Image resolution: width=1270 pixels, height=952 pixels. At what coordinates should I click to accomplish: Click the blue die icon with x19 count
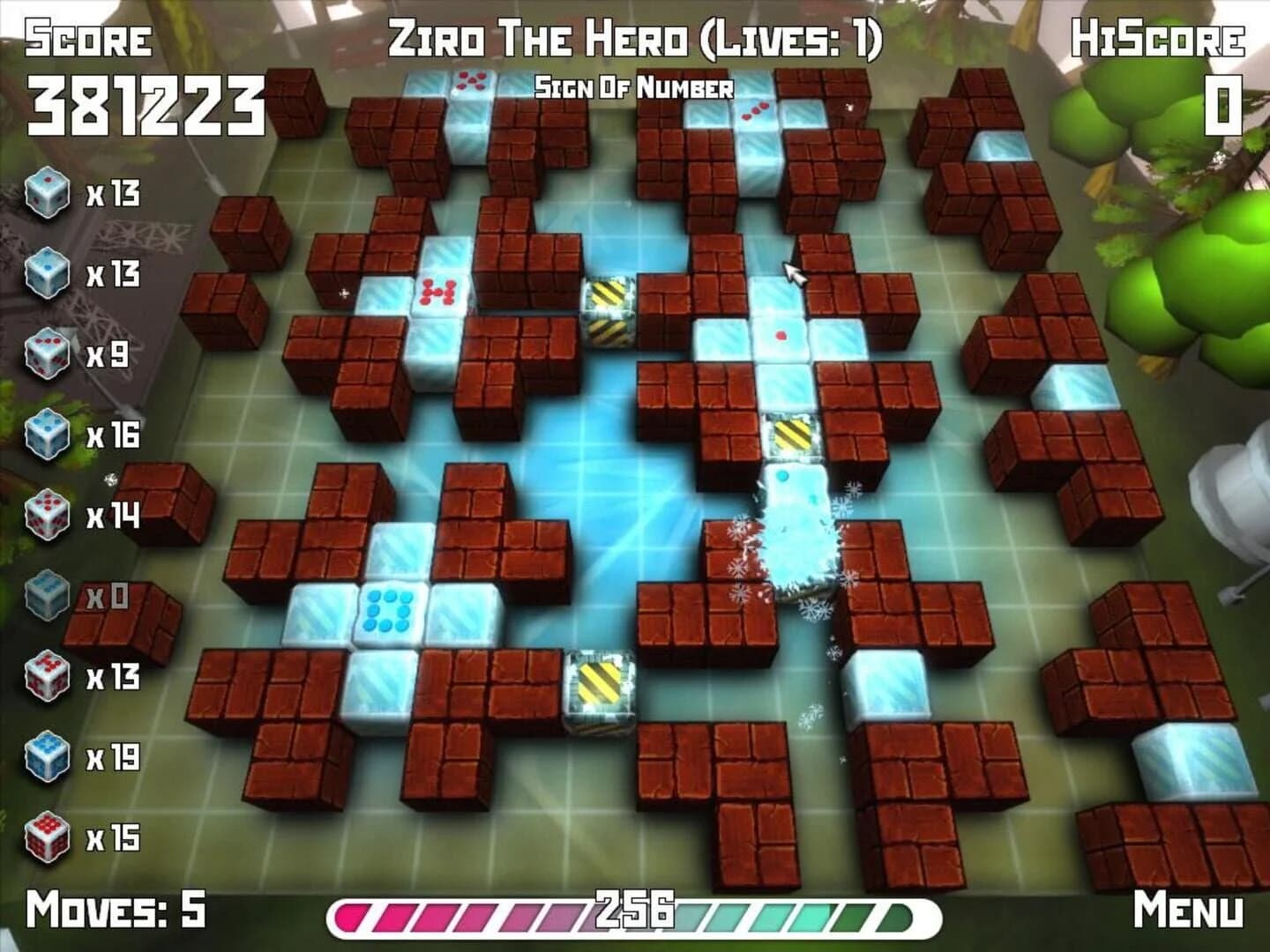coord(49,757)
